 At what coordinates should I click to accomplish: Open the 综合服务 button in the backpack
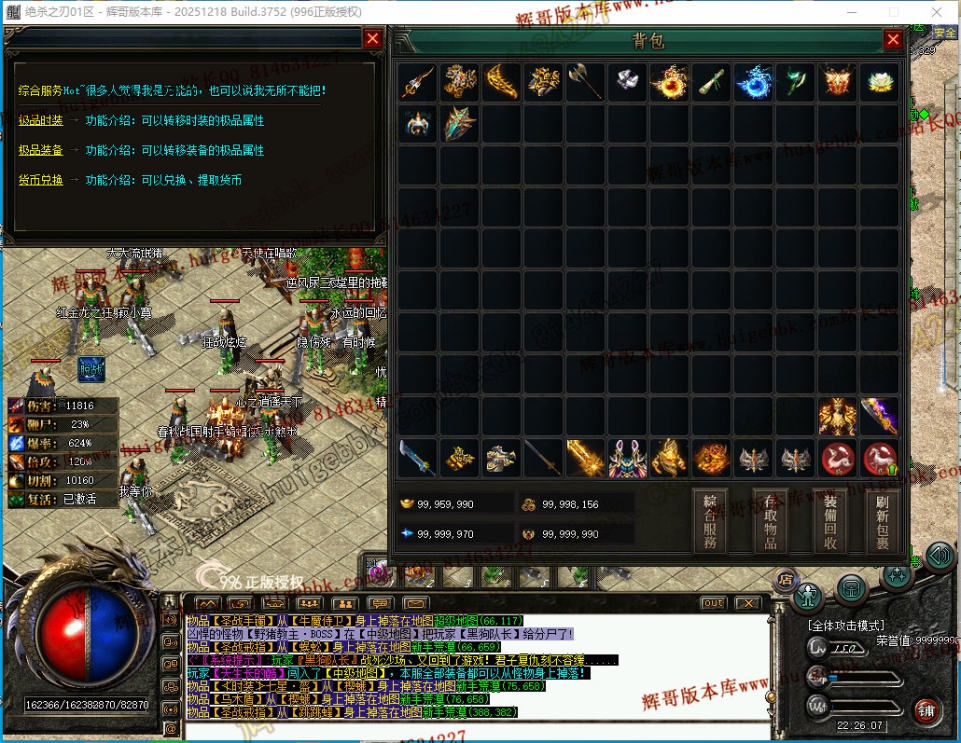710,521
